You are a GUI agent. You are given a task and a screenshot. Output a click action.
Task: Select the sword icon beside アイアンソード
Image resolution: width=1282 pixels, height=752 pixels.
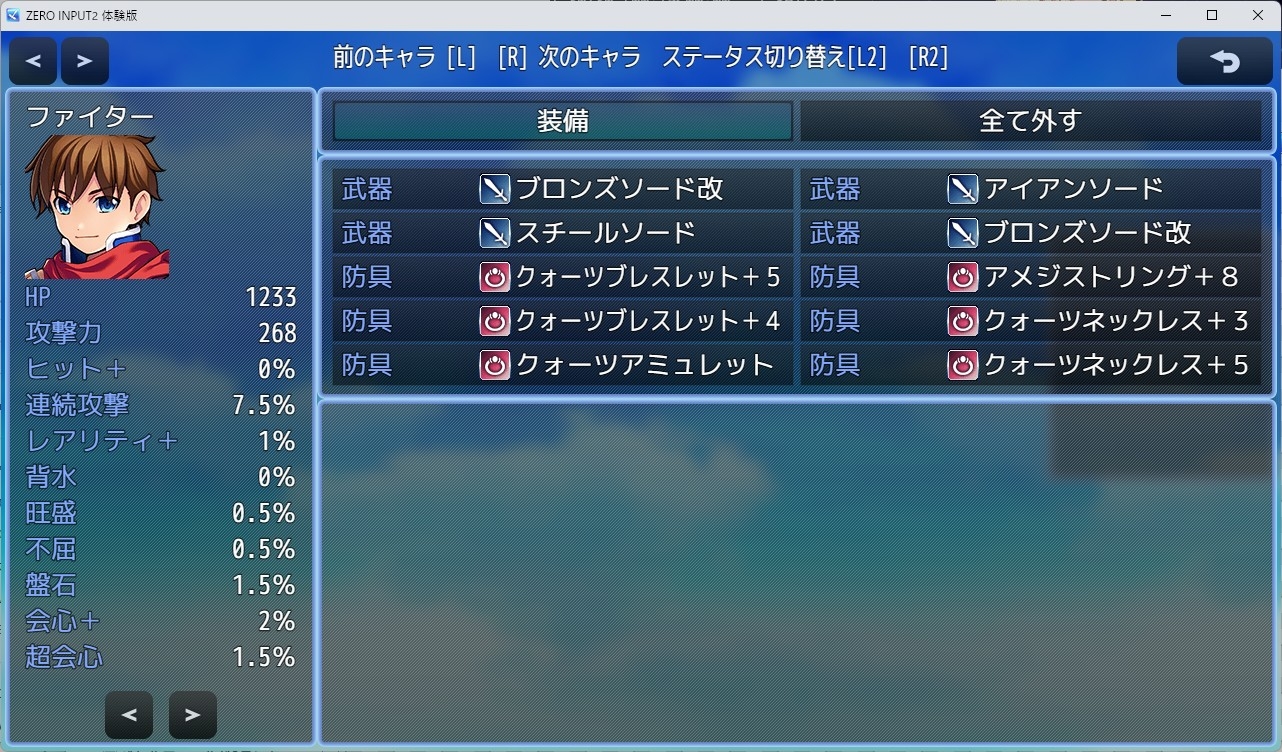[961, 188]
